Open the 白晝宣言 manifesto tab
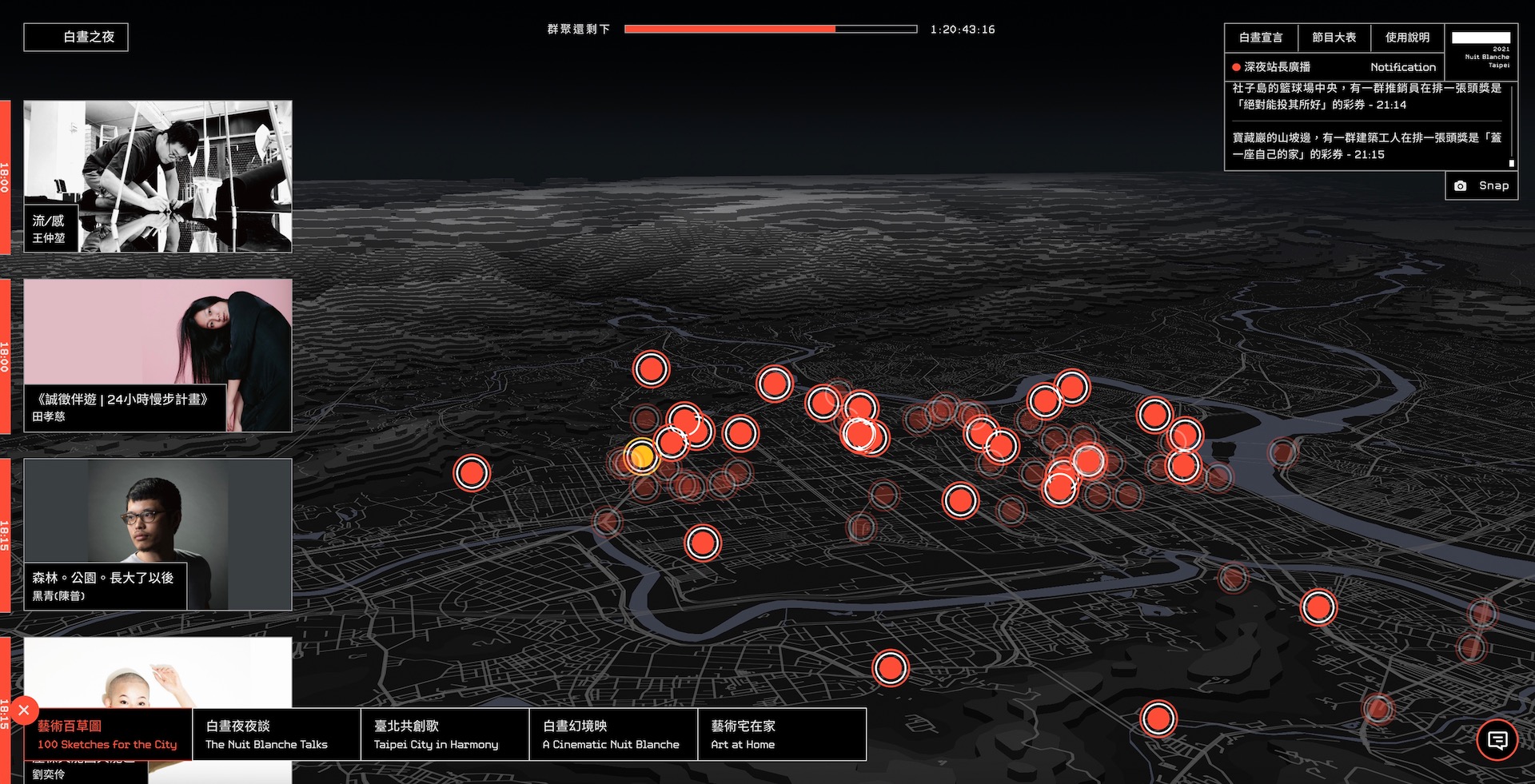Viewport: 1535px width, 784px height. (x=1261, y=38)
